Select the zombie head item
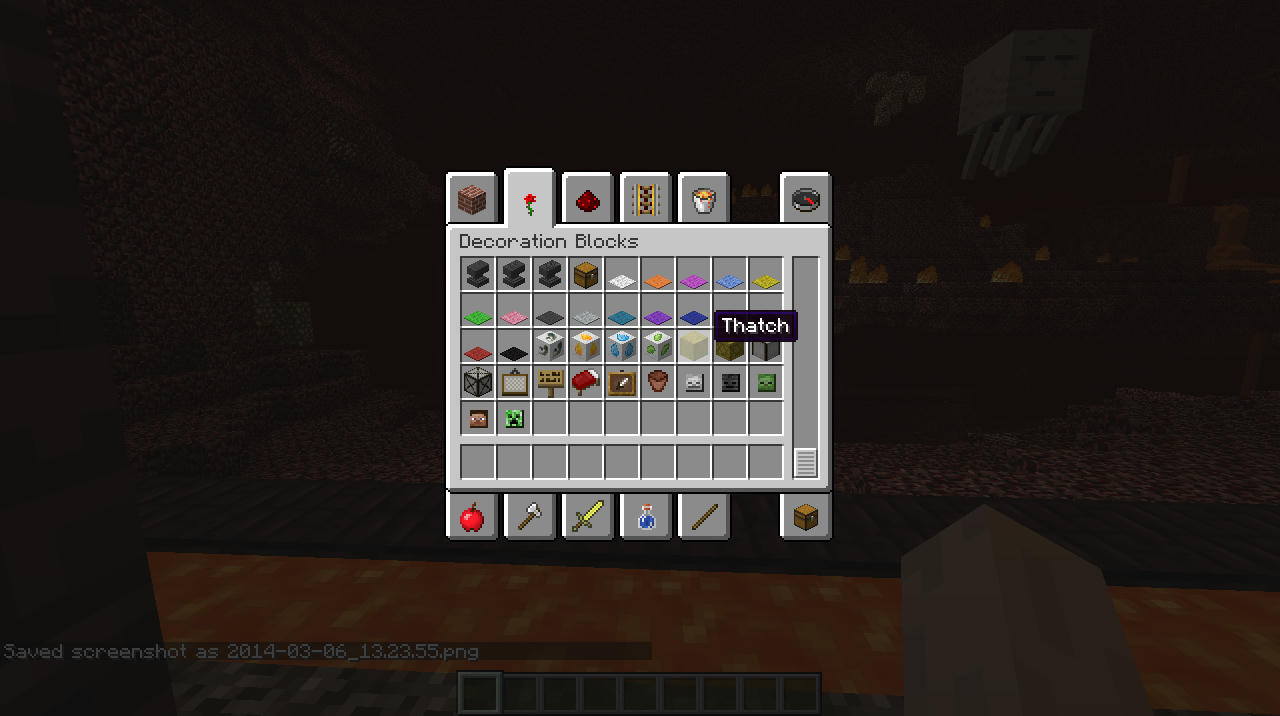Viewport: 1280px width, 716px height. 766,382
